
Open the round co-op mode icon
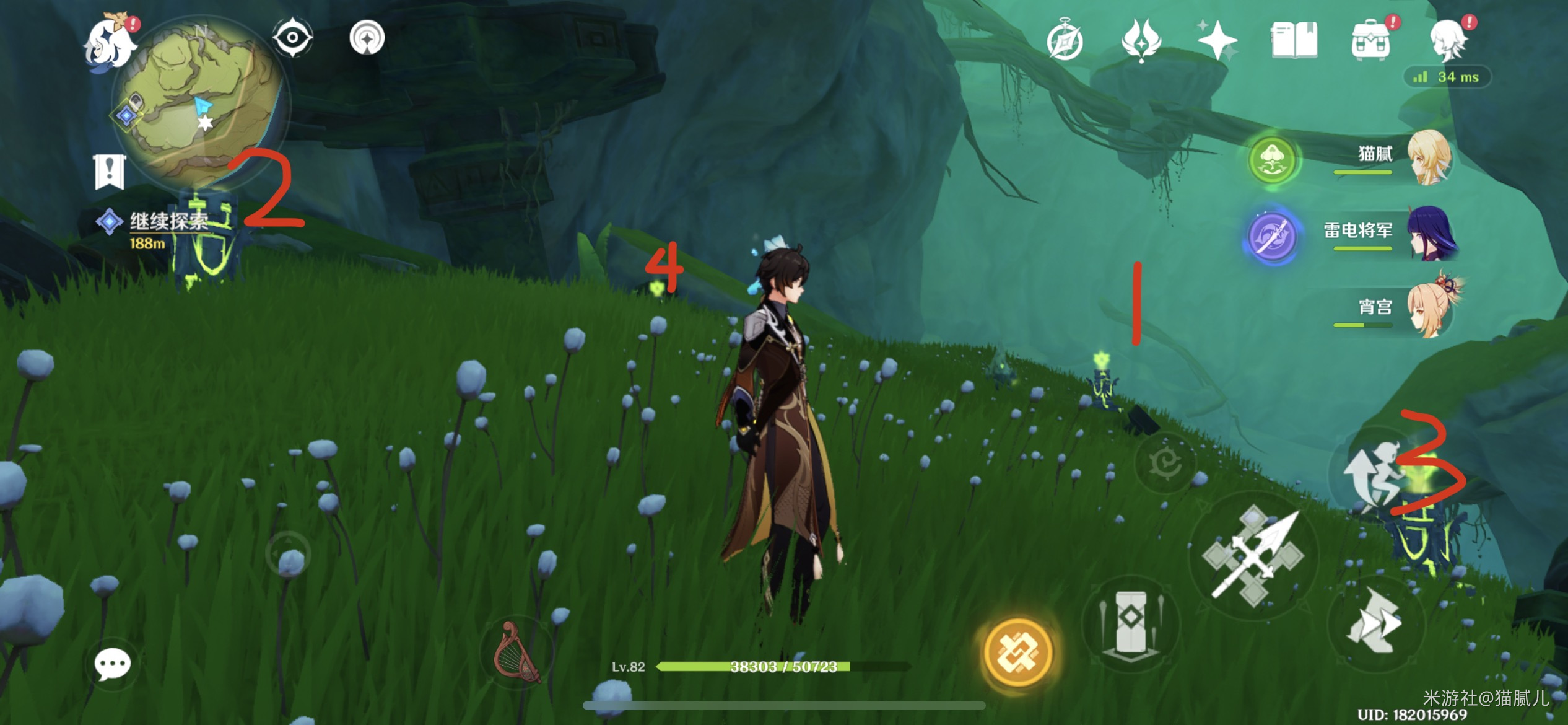pos(367,38)
